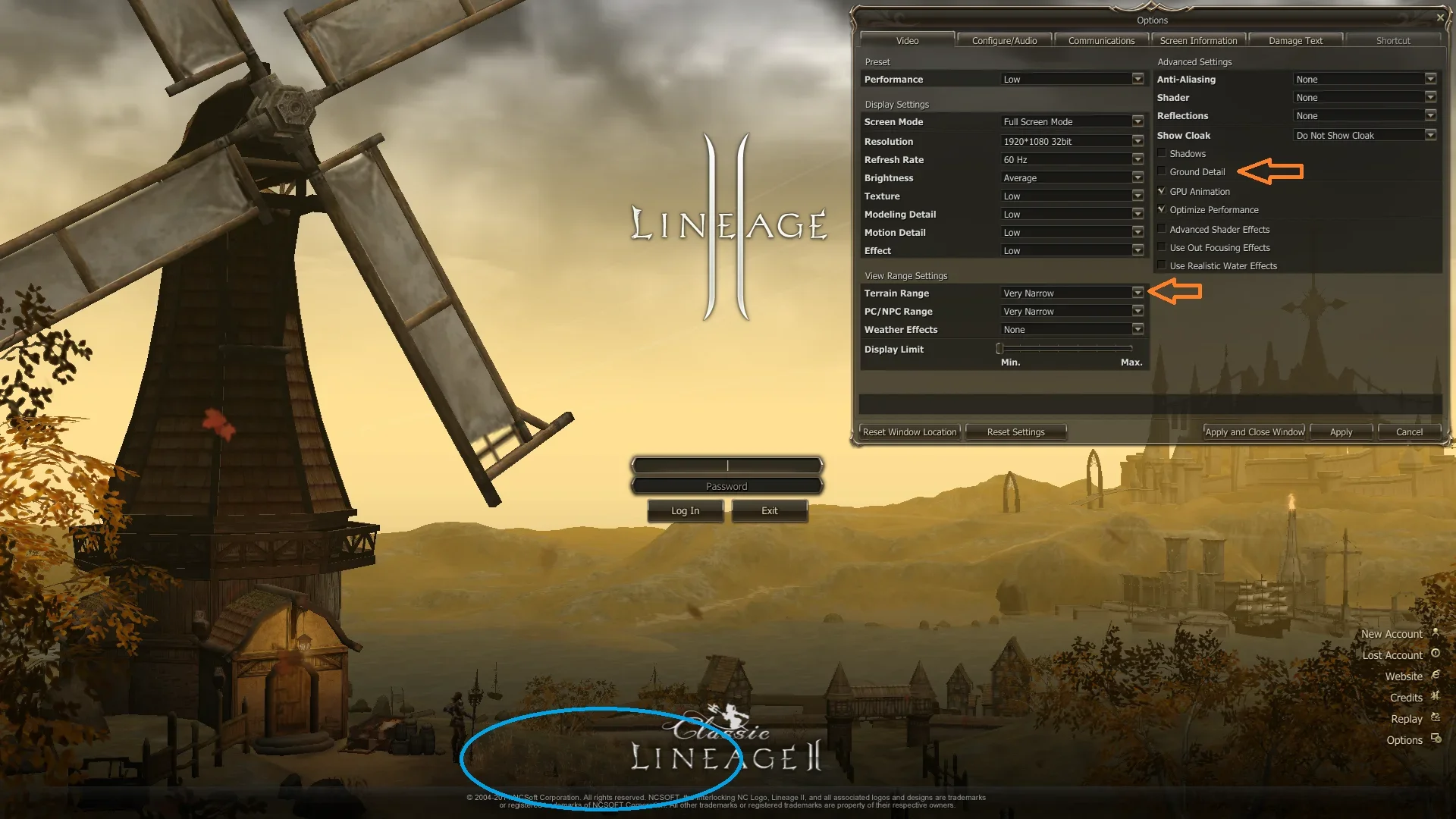Switch to the Configure/Audio tab

pos(1004,41)
